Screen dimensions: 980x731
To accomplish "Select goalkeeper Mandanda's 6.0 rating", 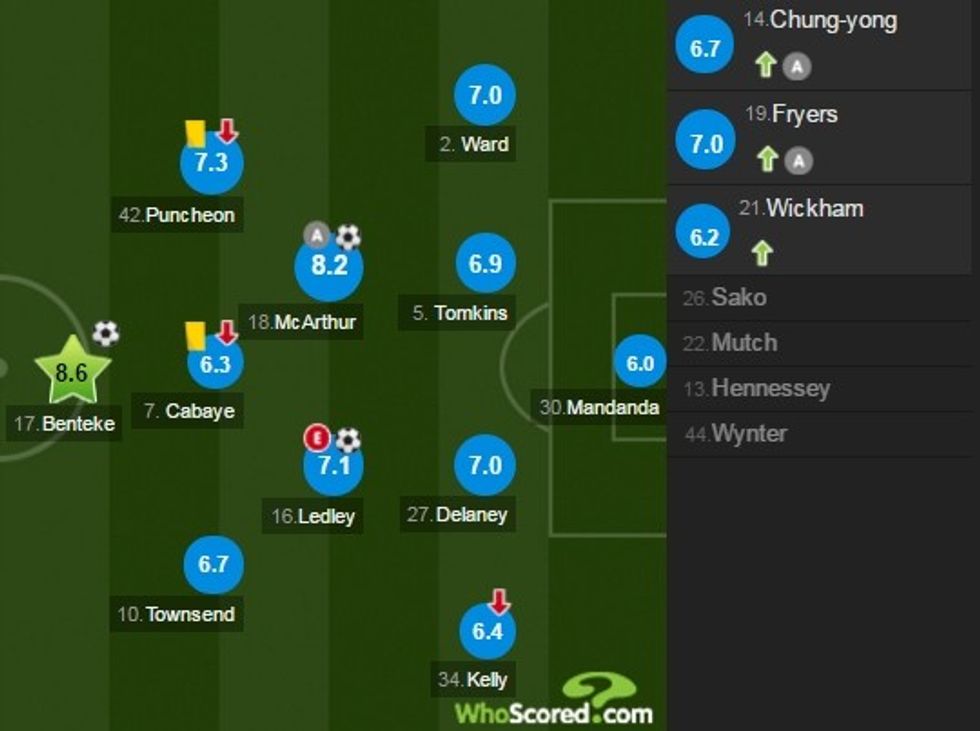I will tap(639, 365).
